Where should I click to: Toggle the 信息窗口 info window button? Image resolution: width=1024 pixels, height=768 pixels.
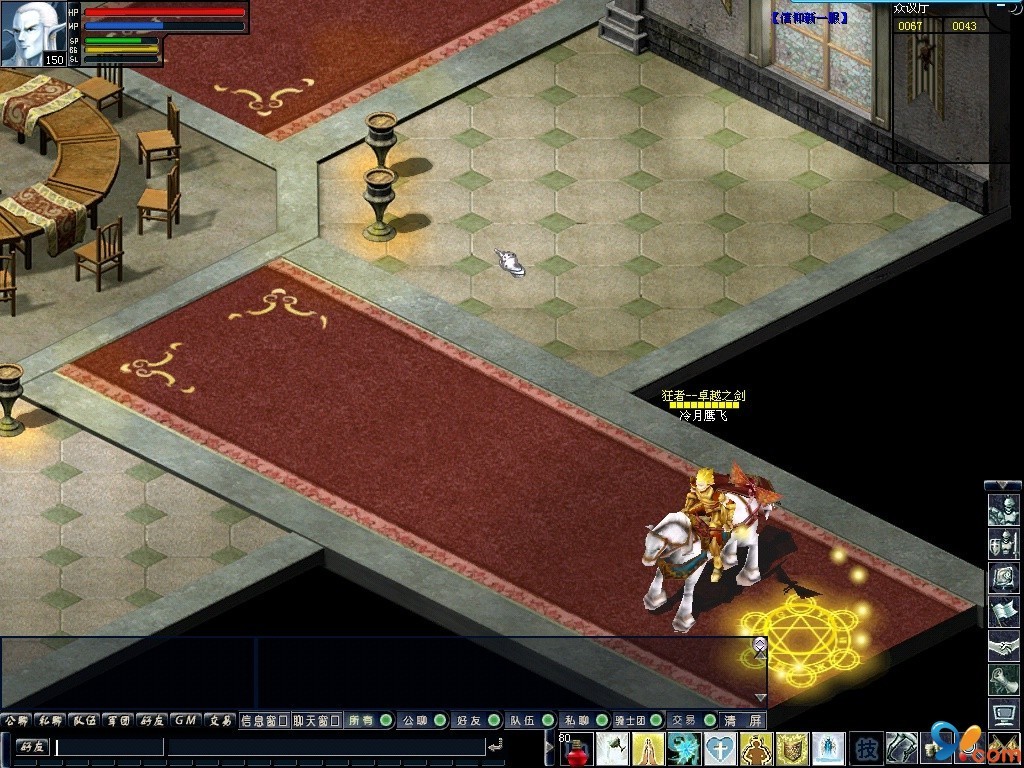[x=264, y=720]
